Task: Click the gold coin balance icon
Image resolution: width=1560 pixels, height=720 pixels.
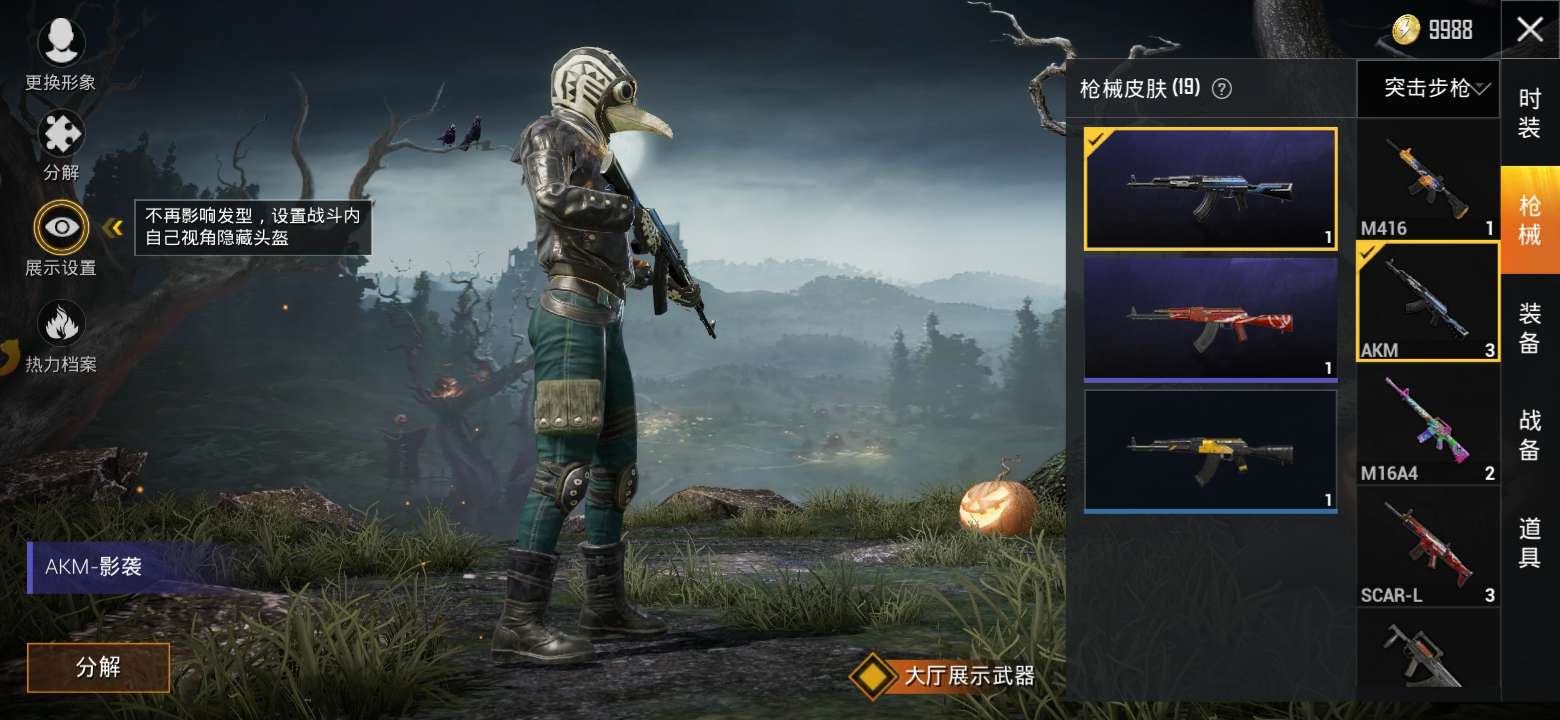Action: 1405,30
